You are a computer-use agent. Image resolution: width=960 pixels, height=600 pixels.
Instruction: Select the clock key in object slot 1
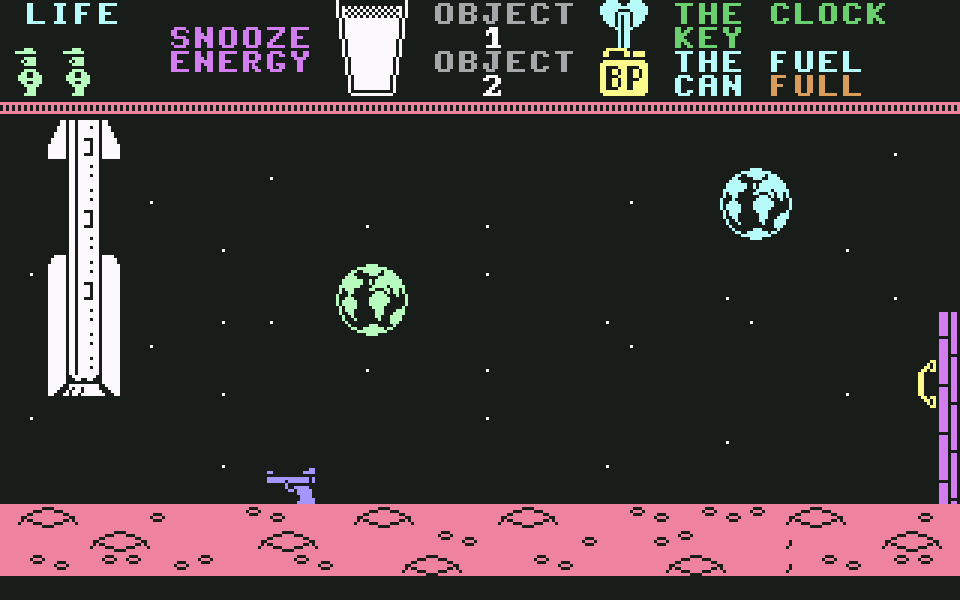click(x=623, y=22)
